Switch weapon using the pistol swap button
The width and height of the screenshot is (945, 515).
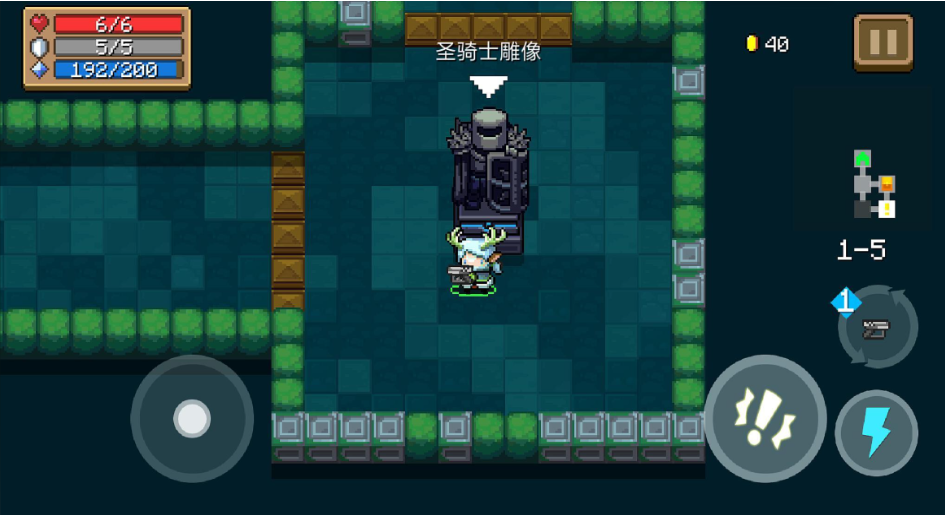(879, 327)
